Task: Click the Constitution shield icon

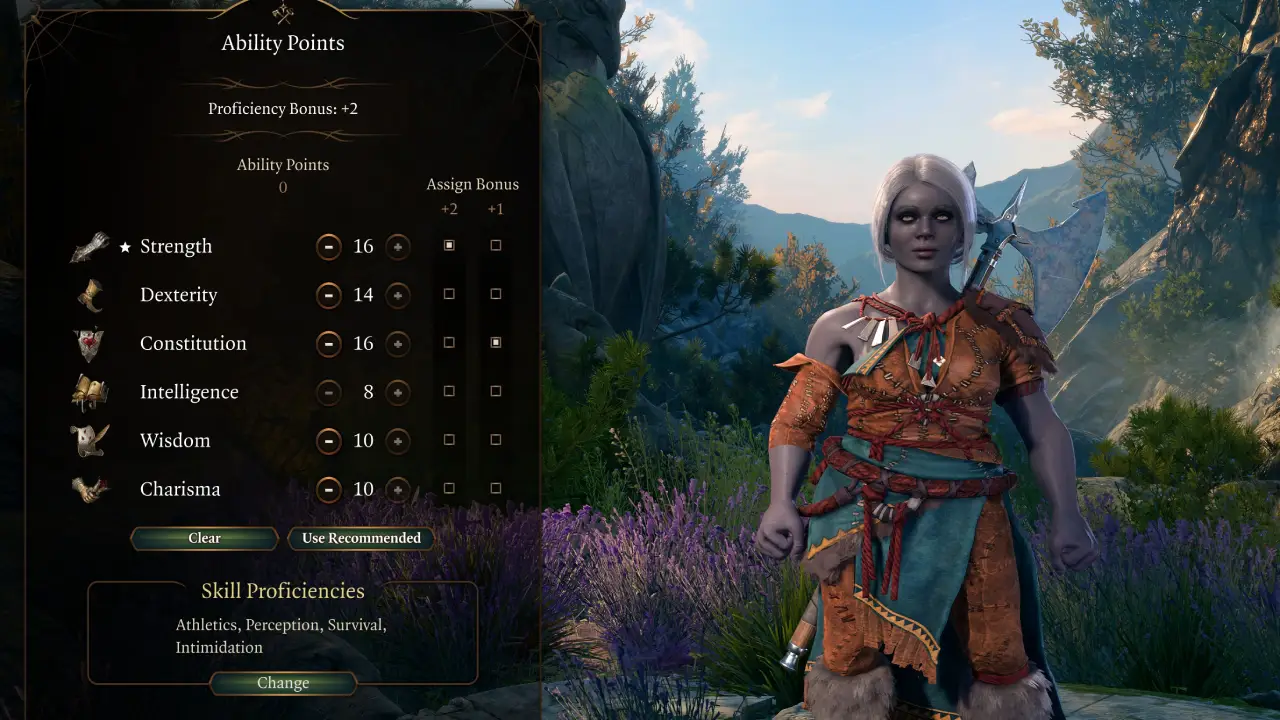Action: pos(88,343)
